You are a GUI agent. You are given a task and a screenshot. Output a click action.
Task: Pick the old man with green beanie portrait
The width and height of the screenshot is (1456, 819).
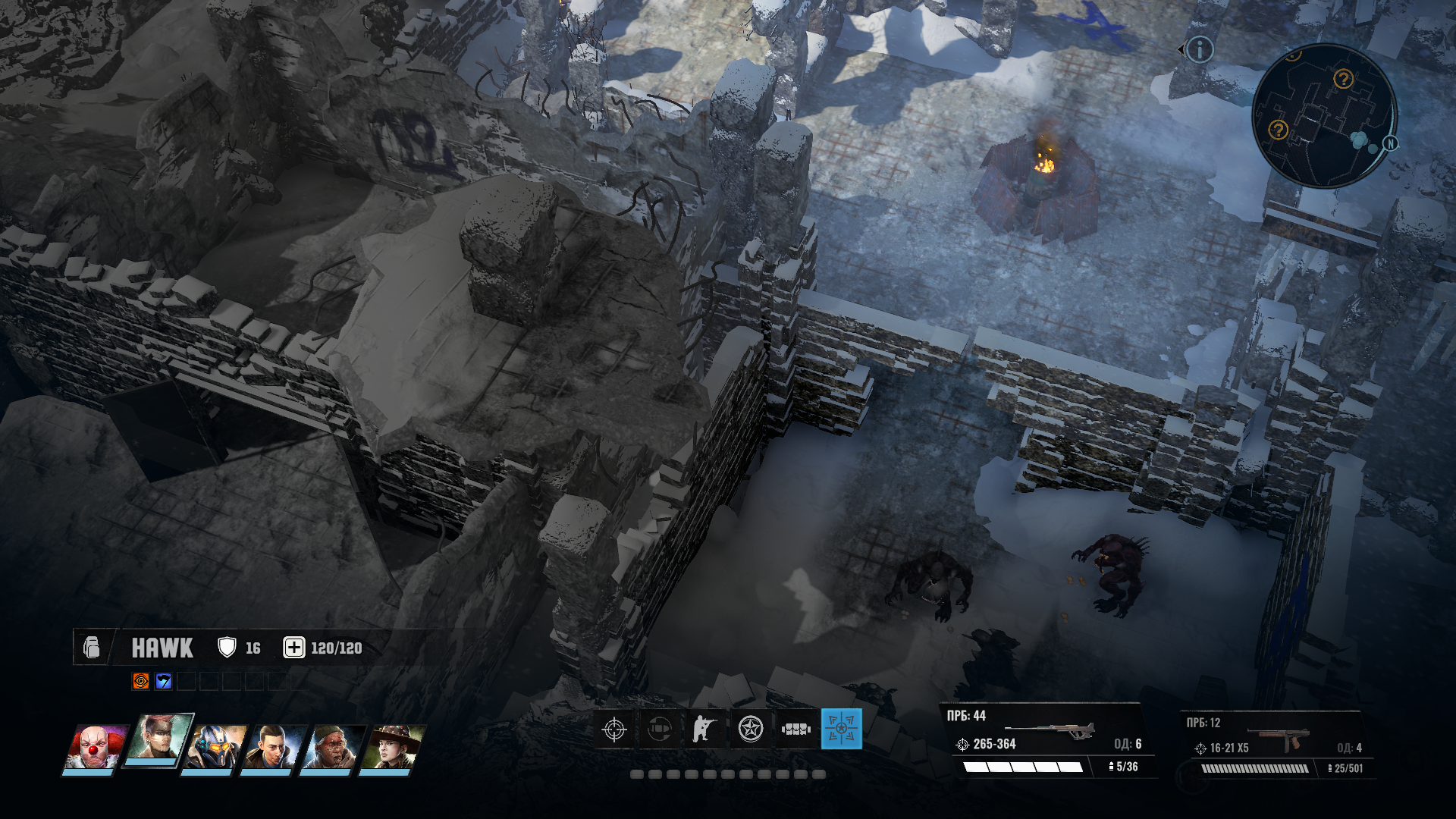(x=332, y=747)
